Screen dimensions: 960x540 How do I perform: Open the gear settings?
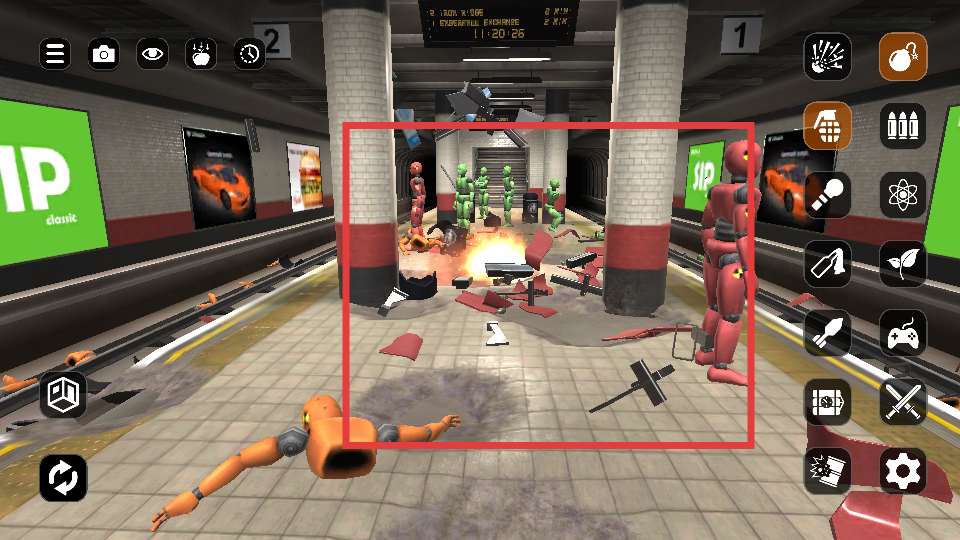[904, 471]
